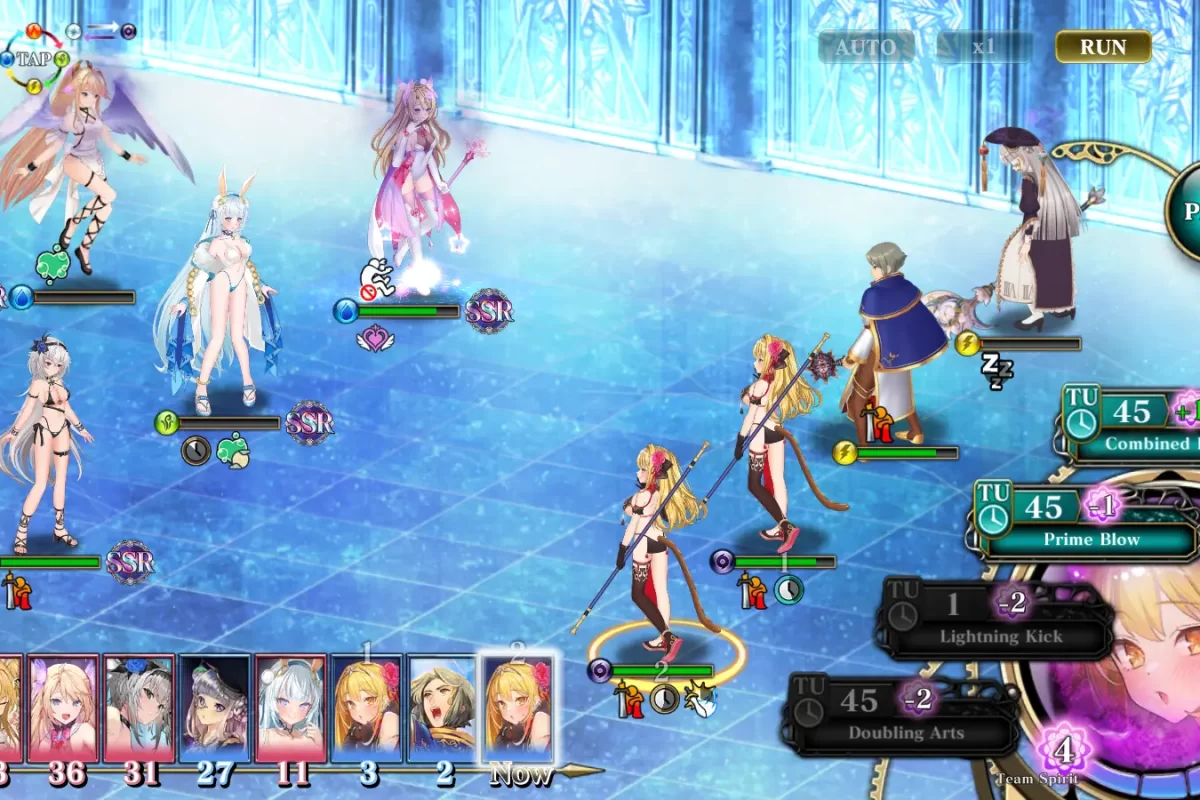1200x800 pixels.
Task: Select the turn-order portrait marked 3
Action: pos(366,708)
